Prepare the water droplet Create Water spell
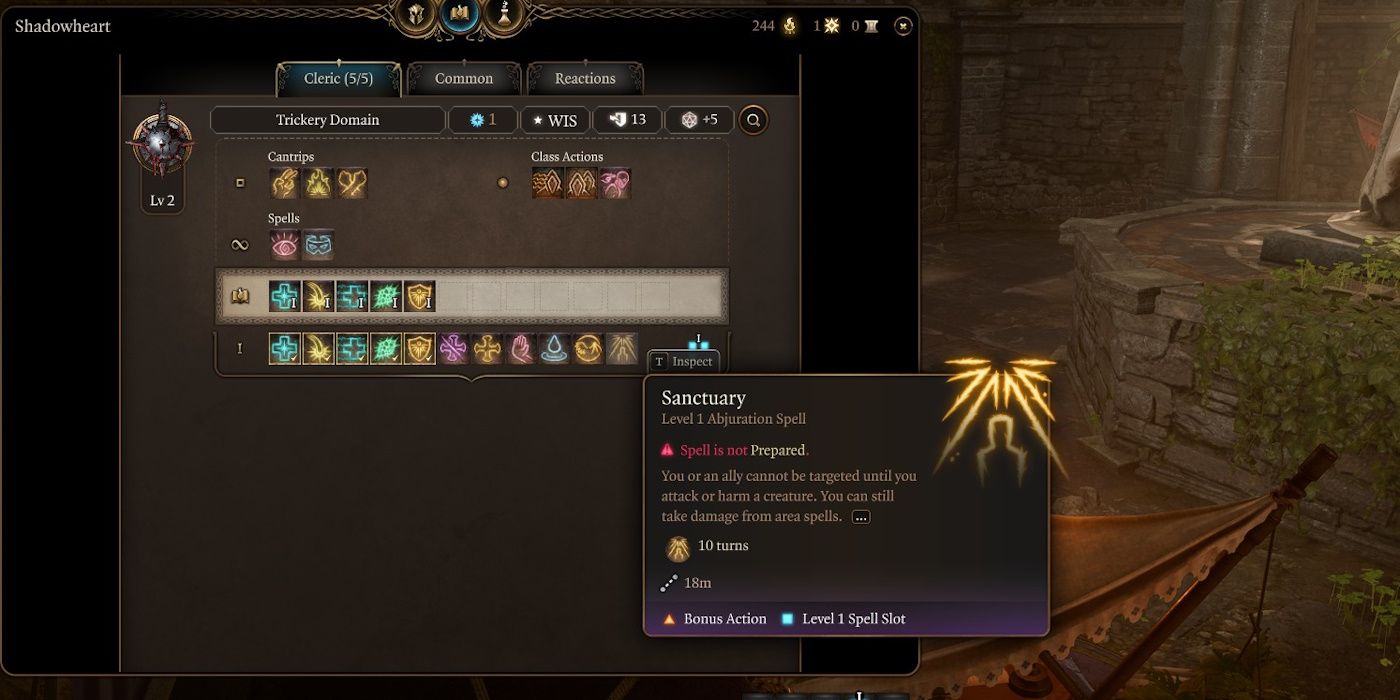The width and height of the screenshot is (1400, 700). coord(555,348)
